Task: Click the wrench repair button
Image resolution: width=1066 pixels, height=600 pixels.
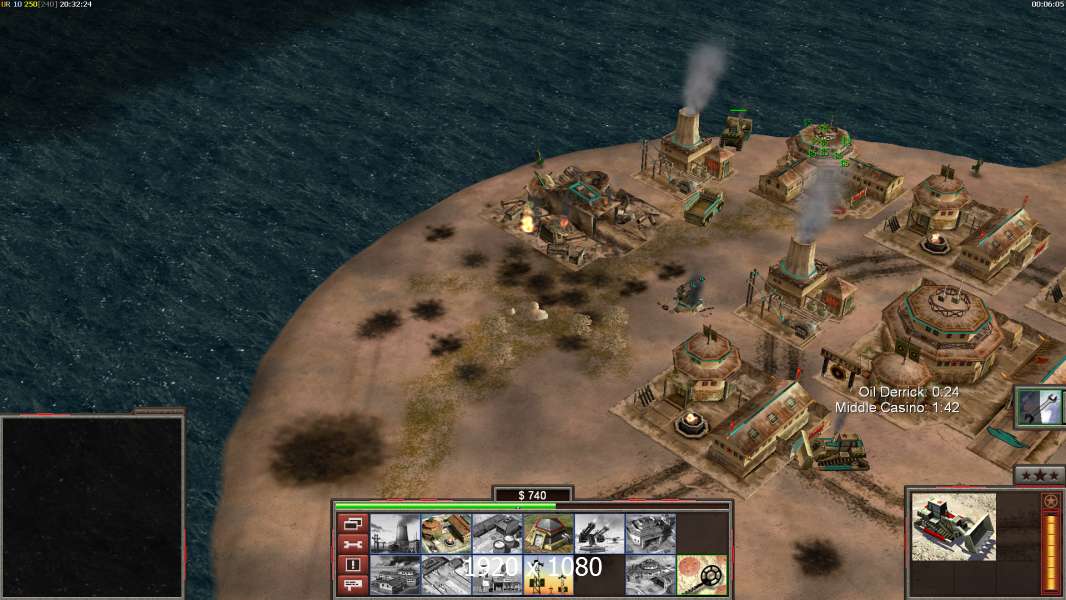Action: pos(351,544)
